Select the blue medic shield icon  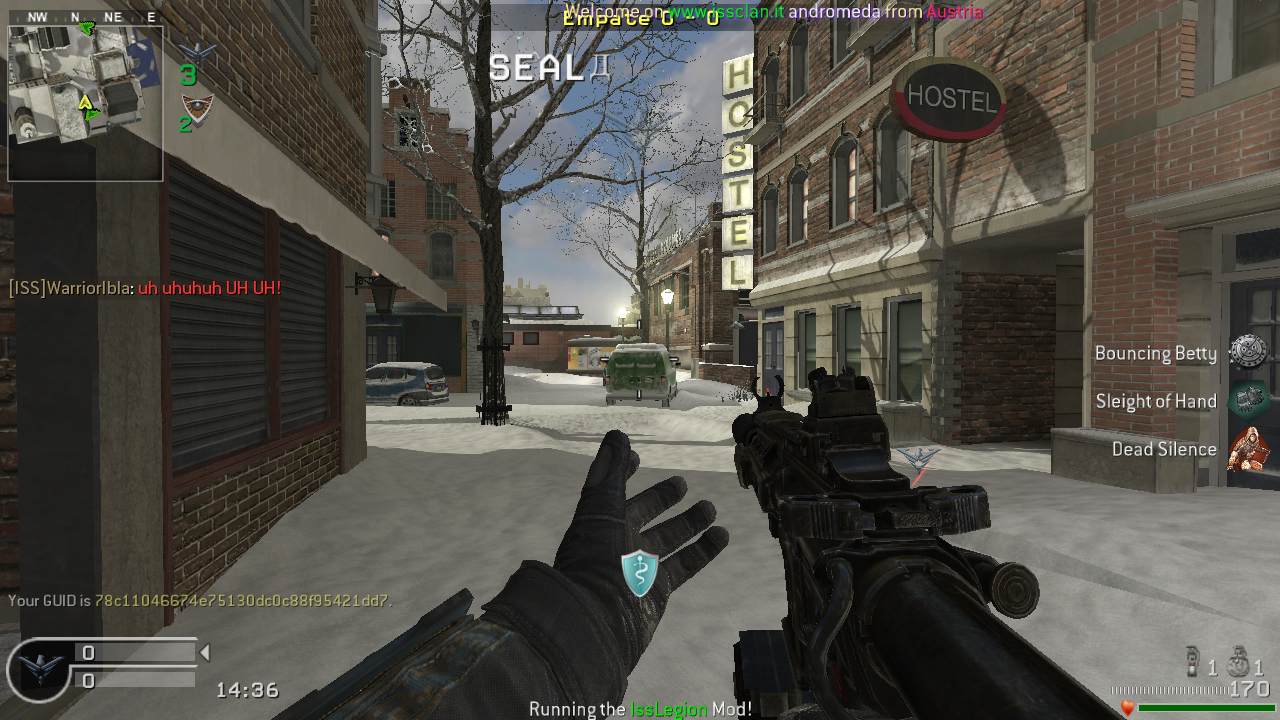click(x=639, y=573)
